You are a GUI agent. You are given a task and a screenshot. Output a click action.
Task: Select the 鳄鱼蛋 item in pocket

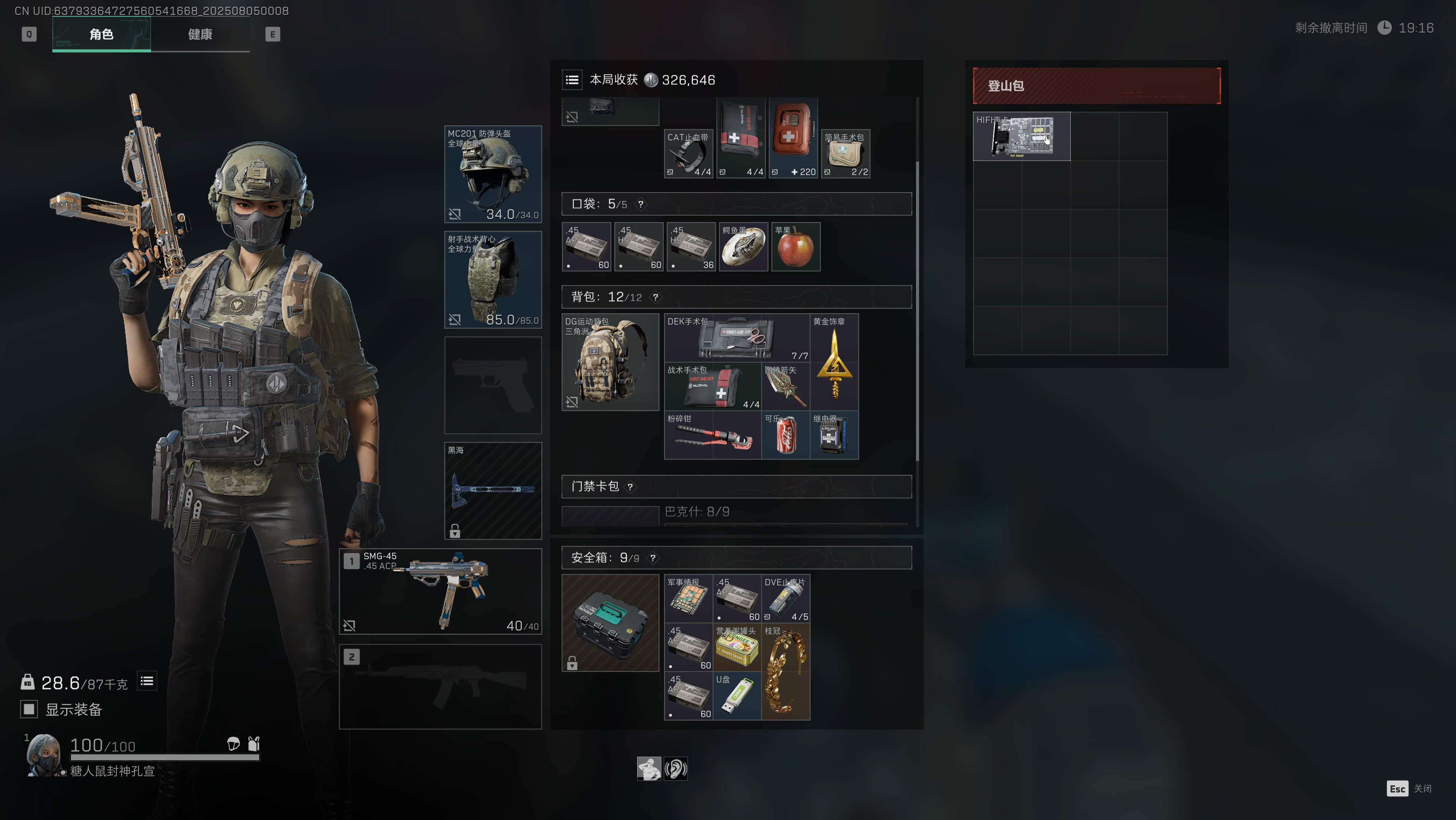point(743,246)
